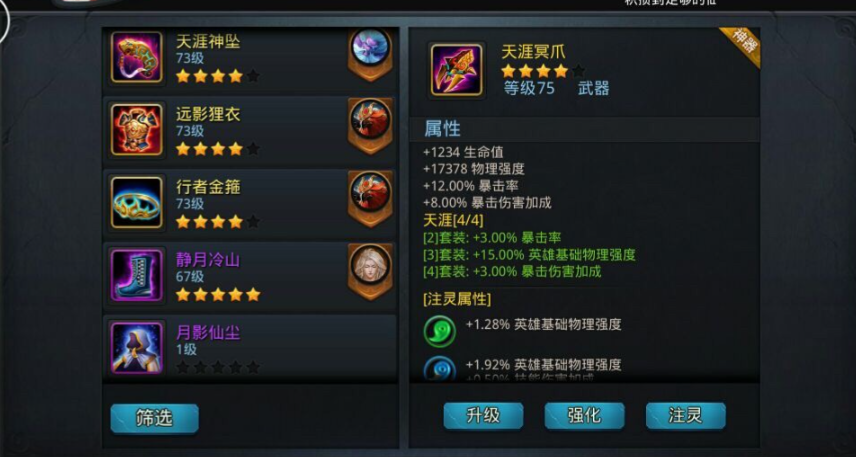Select the 月影仙尘 level 1 item
This screenshot has height=457, width=856.
click(x=230, y=346)
